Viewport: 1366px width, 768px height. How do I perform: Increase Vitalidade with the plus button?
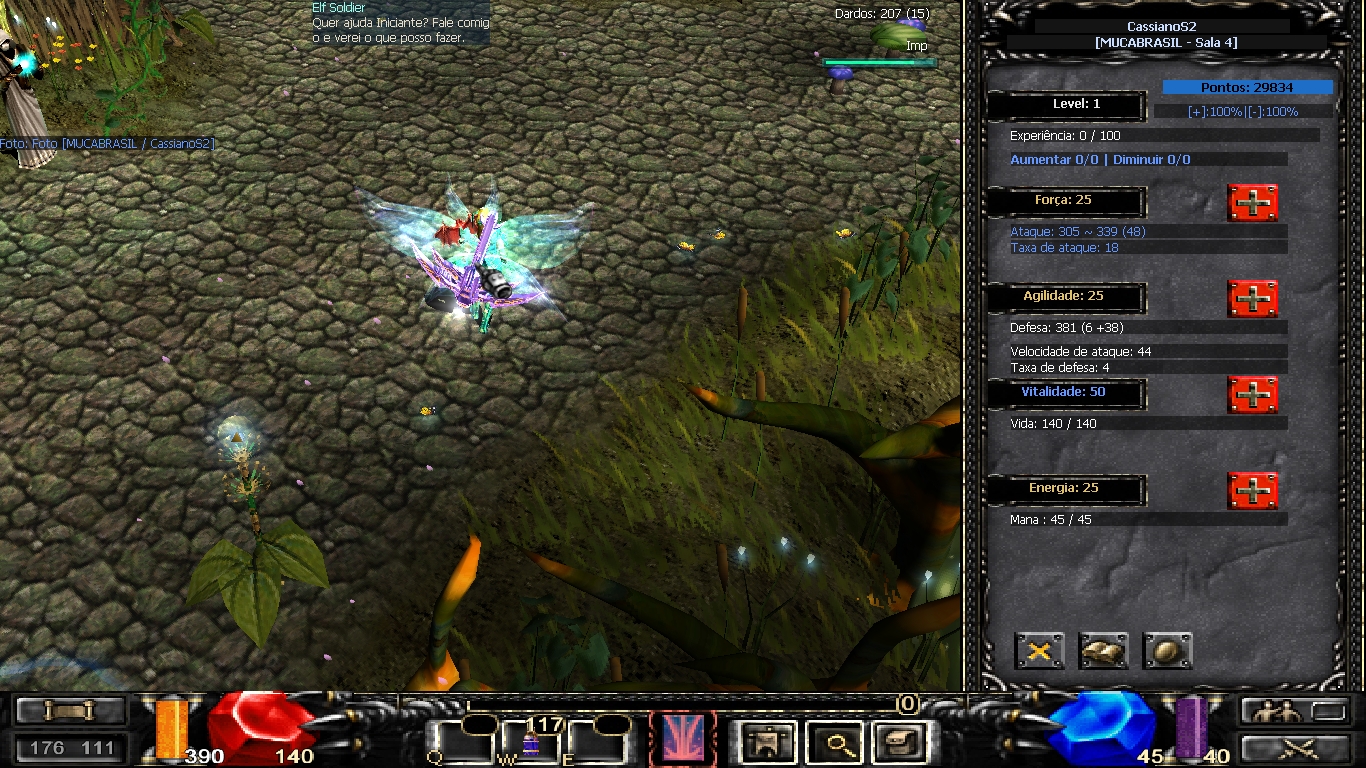pyautogui.click(x=1252, y=394)
